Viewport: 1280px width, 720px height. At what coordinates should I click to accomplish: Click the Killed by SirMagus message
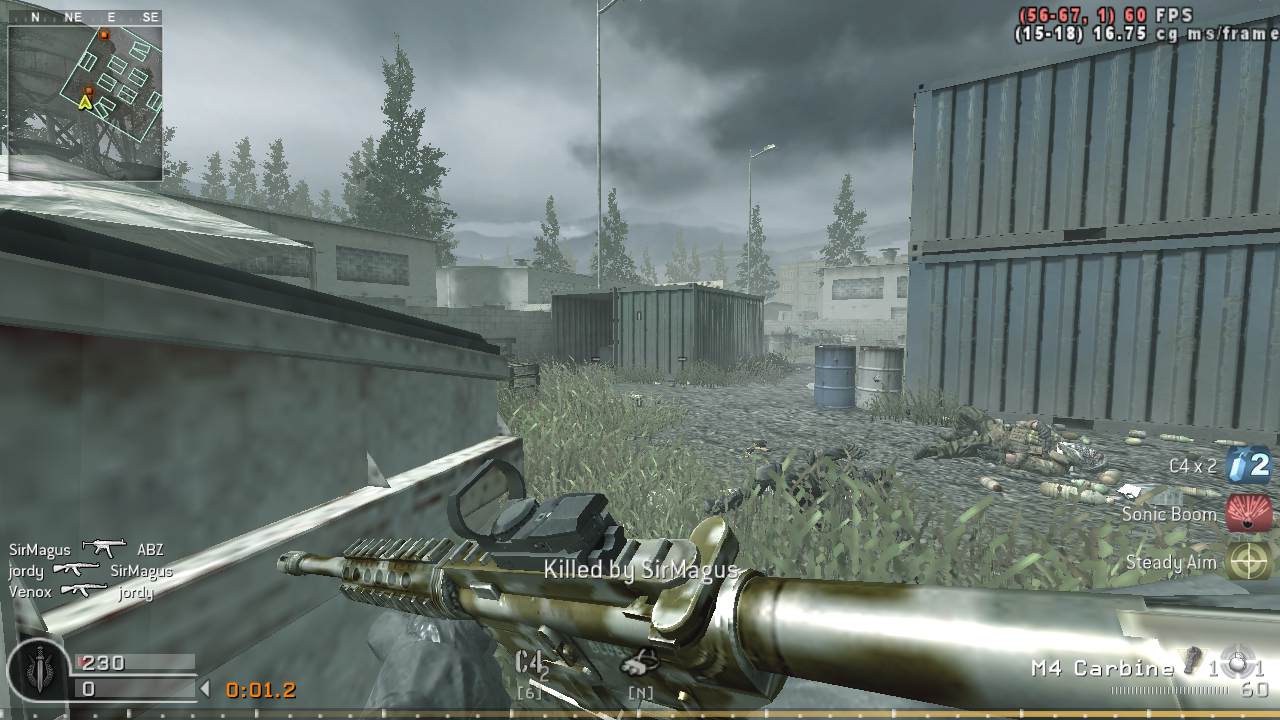tap(640, 570)
